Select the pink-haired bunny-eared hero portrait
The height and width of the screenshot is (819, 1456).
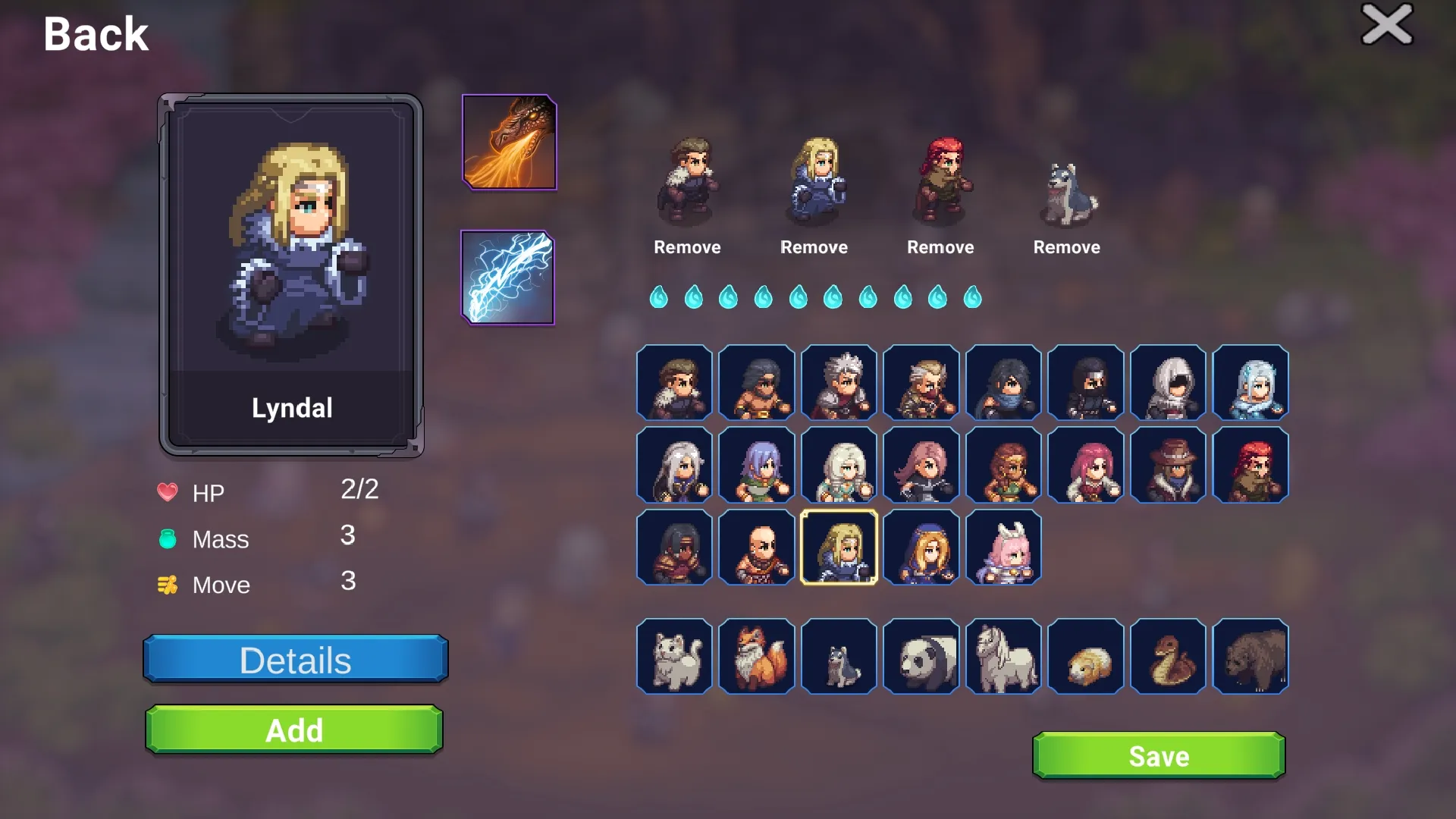pos(1003,548)
